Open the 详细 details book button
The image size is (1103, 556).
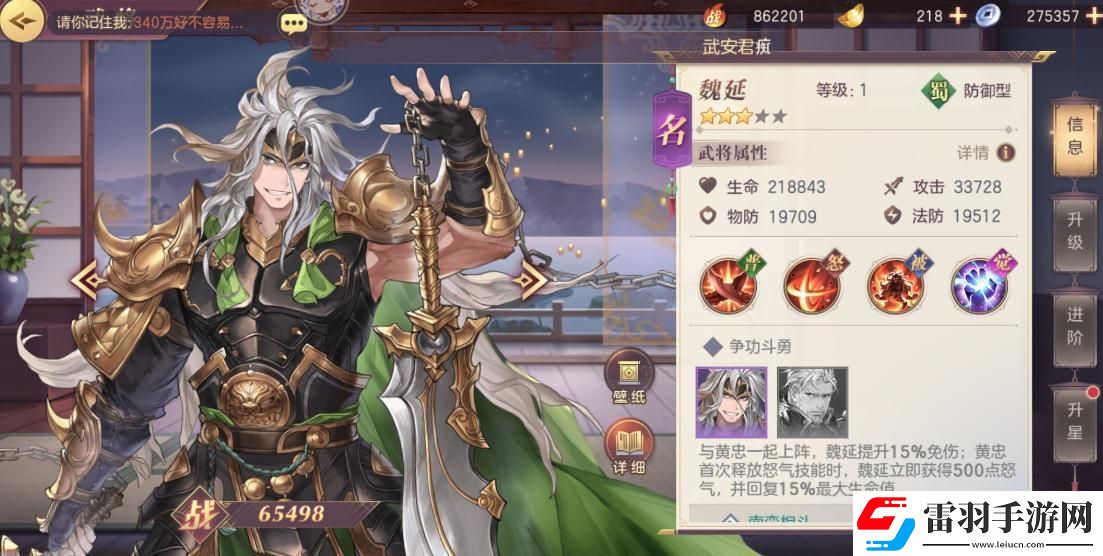630,450
